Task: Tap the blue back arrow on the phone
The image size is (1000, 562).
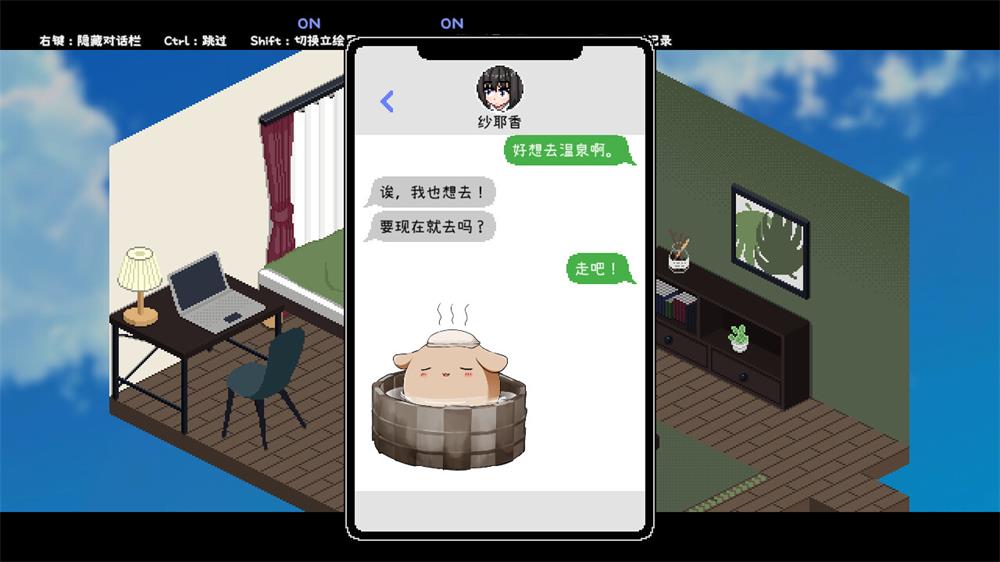Action: 387,101
